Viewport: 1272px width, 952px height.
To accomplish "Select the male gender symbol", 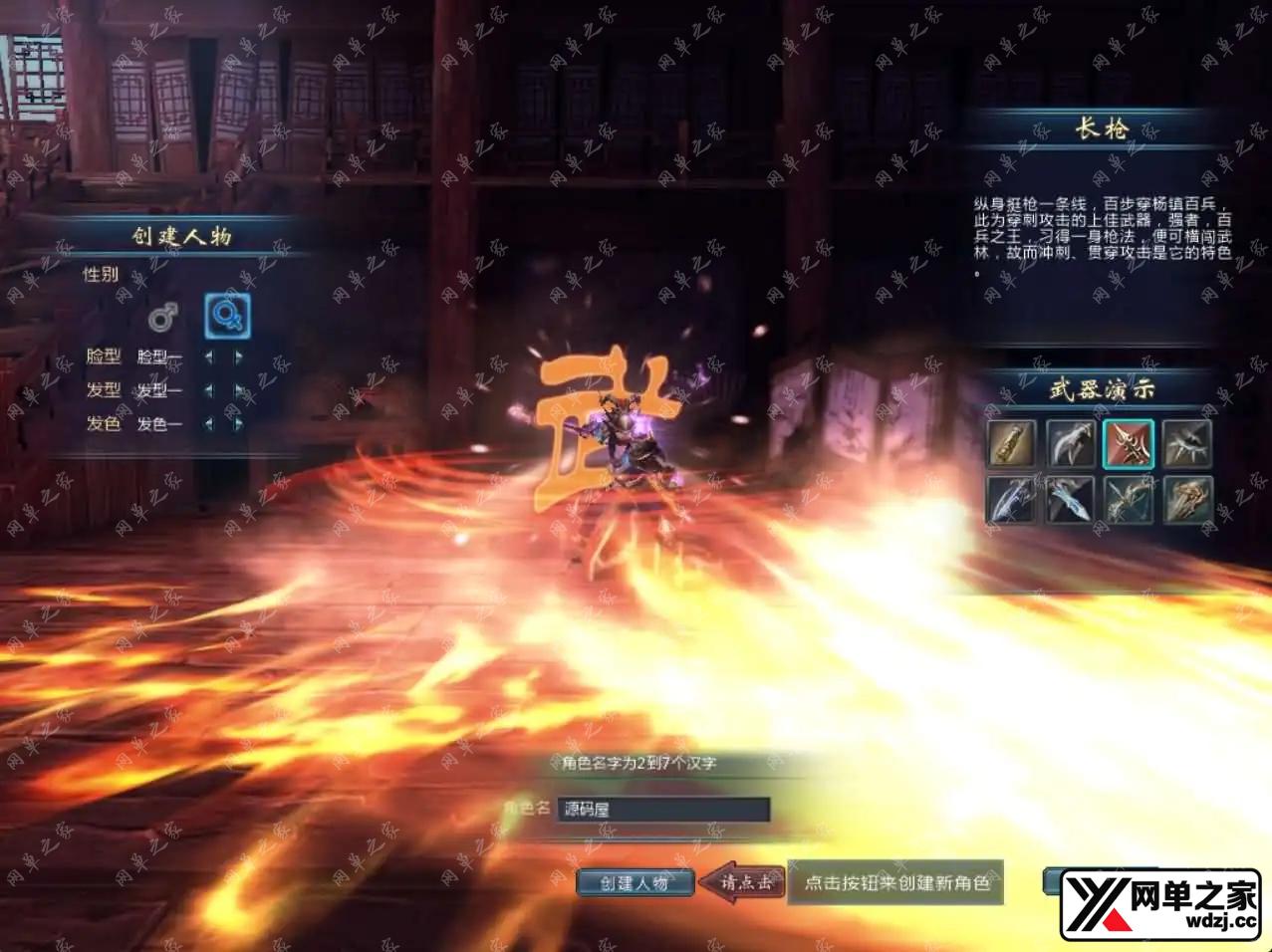I will click(162, 317).
